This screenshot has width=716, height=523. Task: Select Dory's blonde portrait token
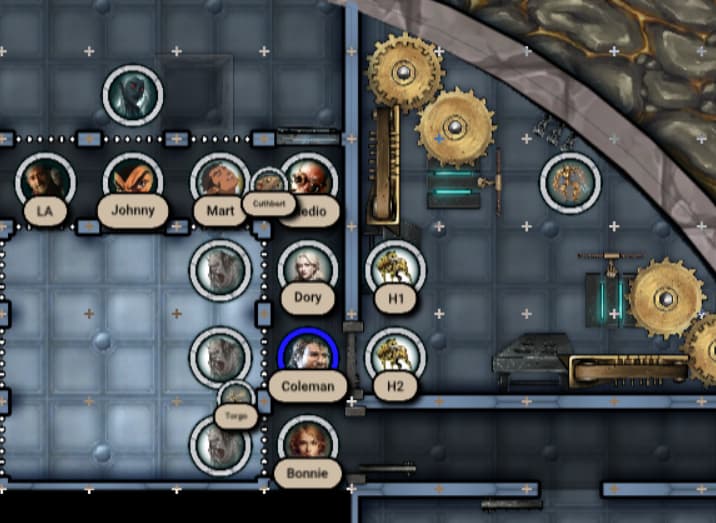click(307, 268)
